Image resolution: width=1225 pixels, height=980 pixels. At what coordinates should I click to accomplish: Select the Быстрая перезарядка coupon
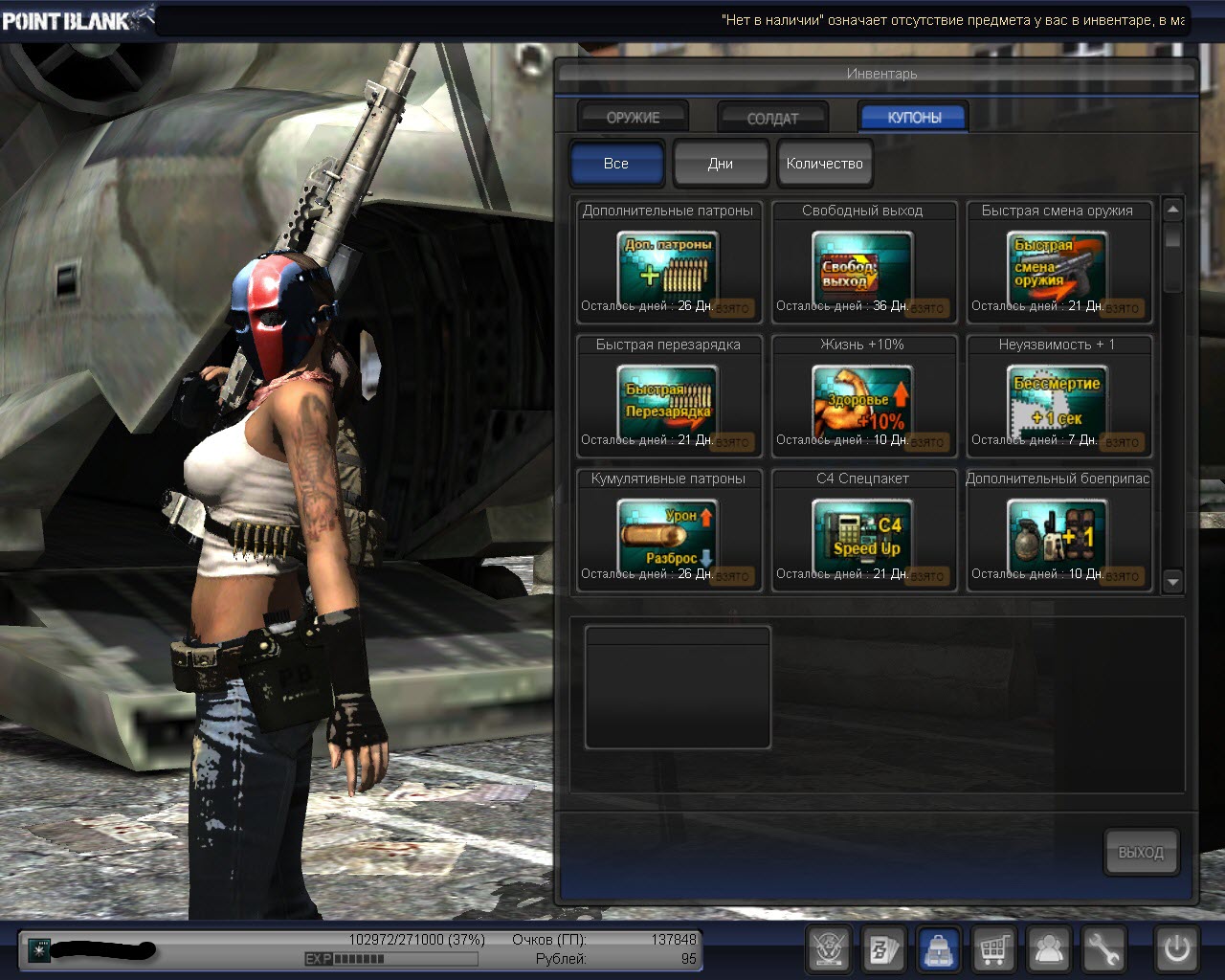[x=668, y=402]
